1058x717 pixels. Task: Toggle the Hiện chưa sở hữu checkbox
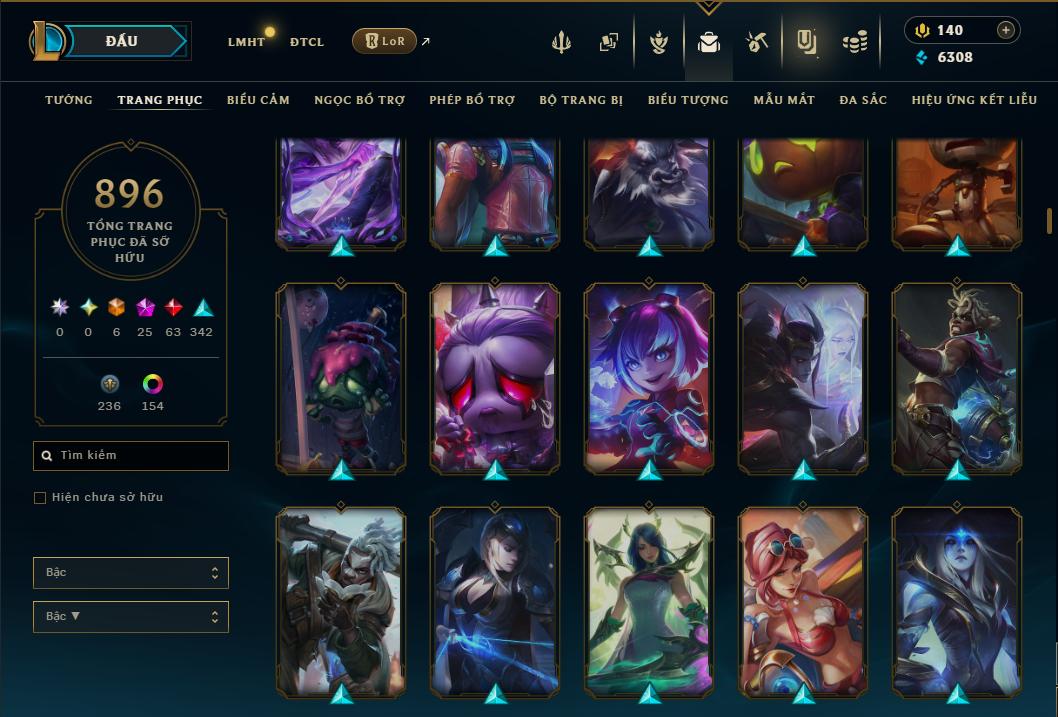(40, 498)
